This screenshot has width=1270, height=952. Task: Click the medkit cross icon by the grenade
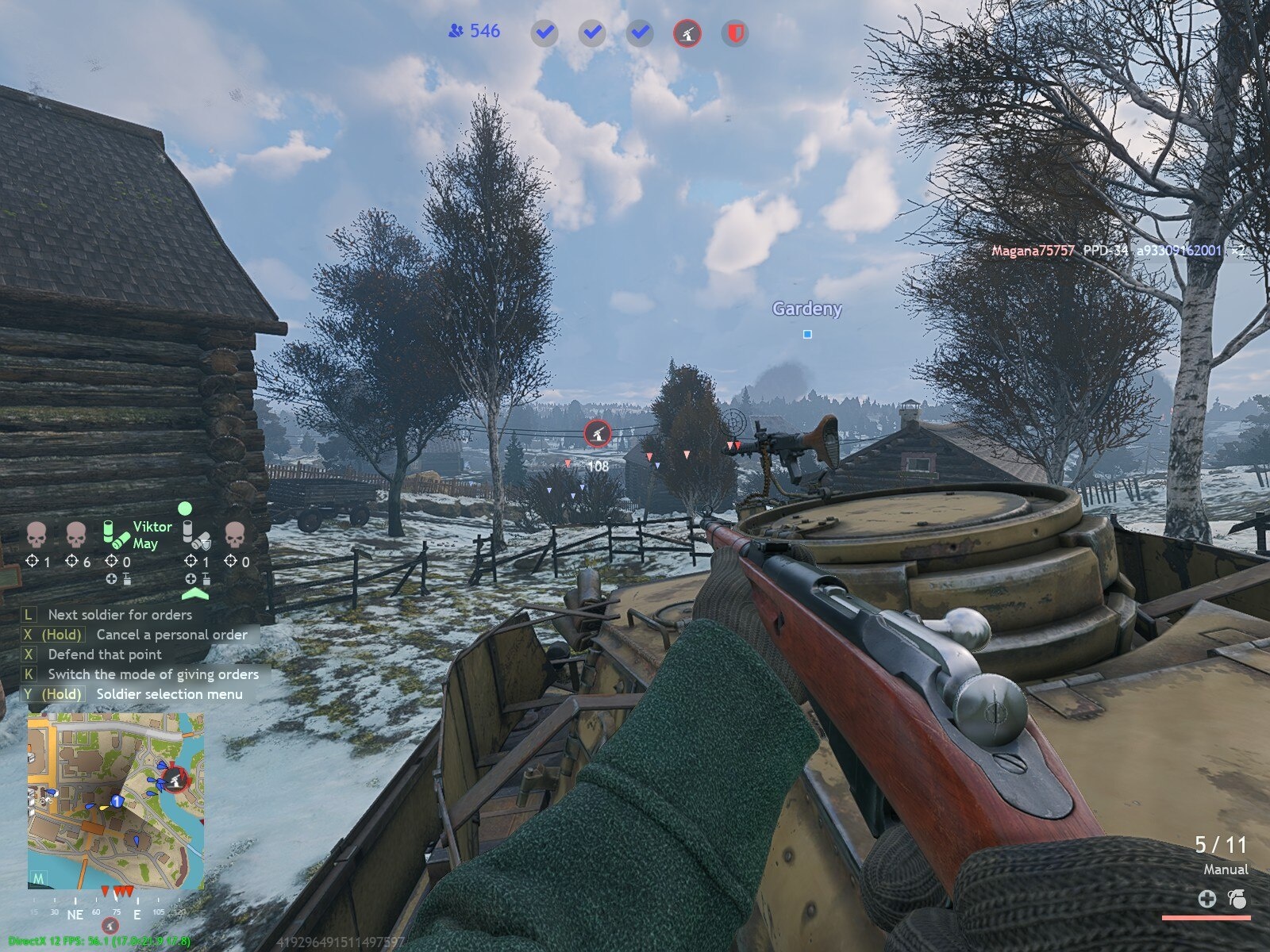click(1206, 899)
